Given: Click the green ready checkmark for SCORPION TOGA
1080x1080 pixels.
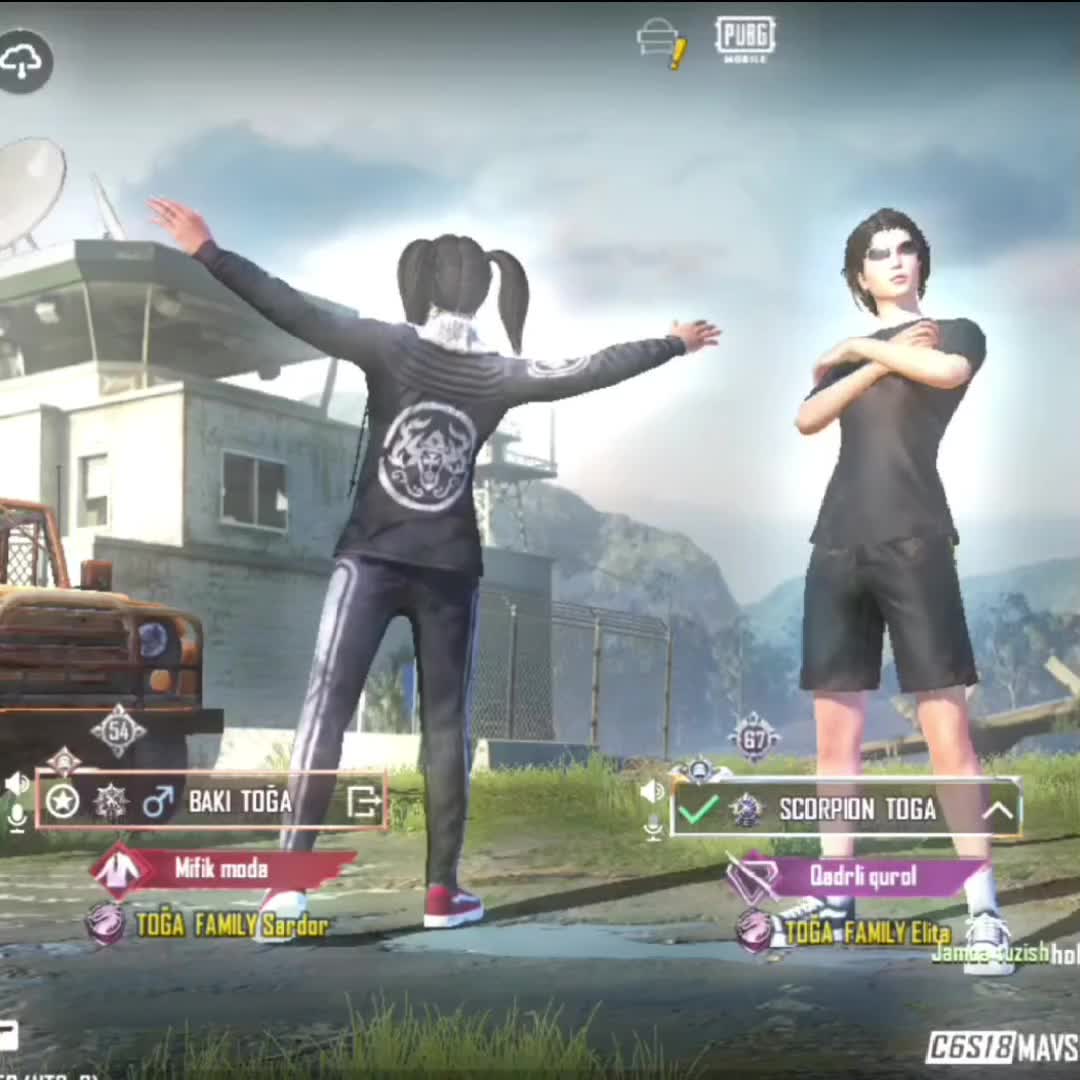Looking at the screenshot, I should [697, 809].
